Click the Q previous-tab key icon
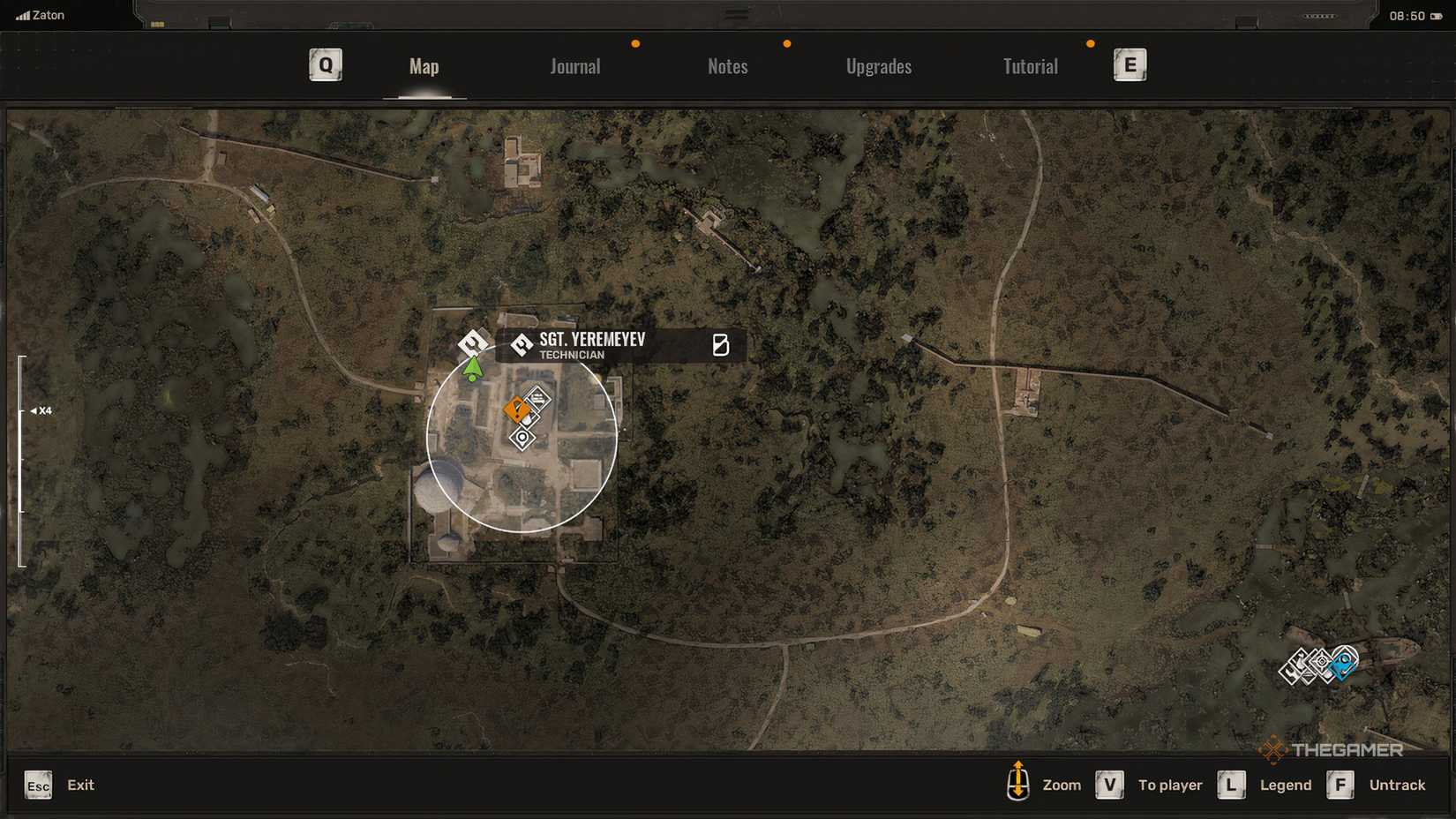 pyautogui.click(x=325, y=64)
